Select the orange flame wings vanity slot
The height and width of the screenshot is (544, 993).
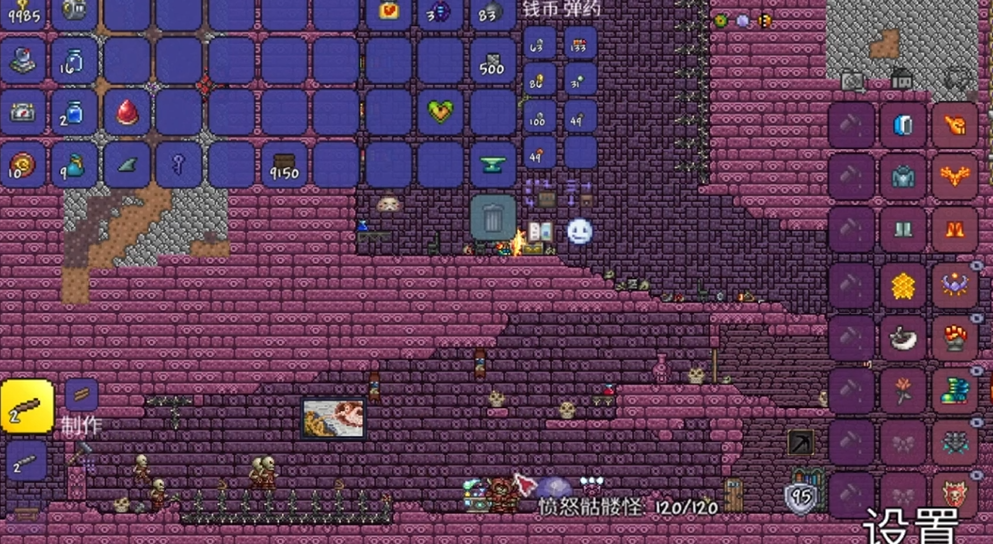954,178
